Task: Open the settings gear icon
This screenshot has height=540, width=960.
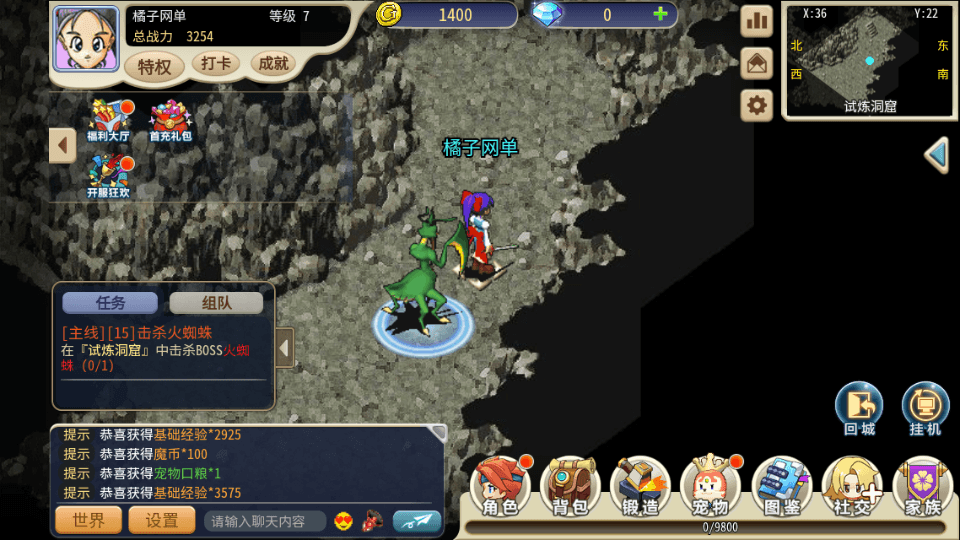Action: pyautogui.click(x=757, y=105)
